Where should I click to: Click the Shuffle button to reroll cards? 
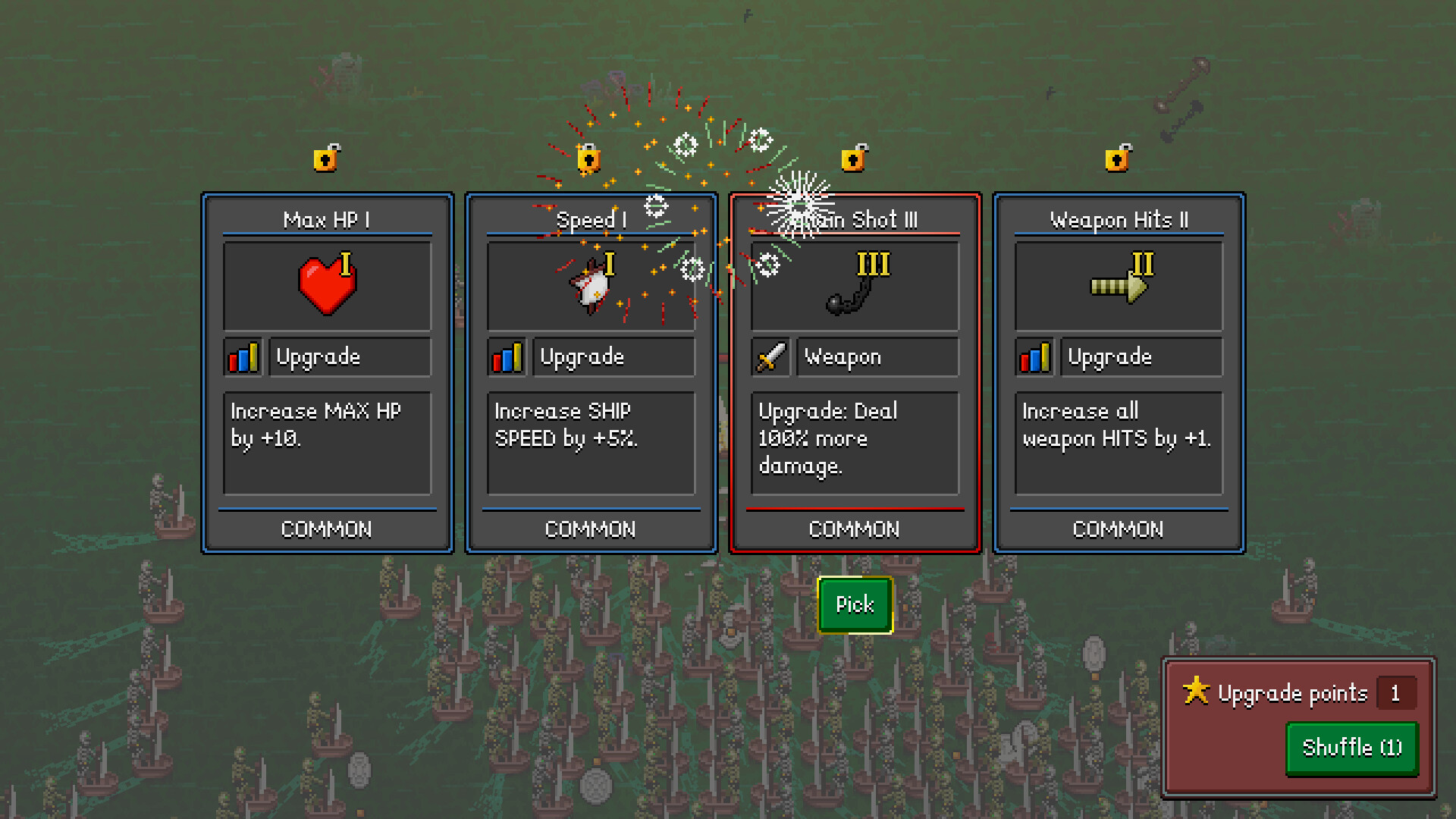coord(1351,748)
